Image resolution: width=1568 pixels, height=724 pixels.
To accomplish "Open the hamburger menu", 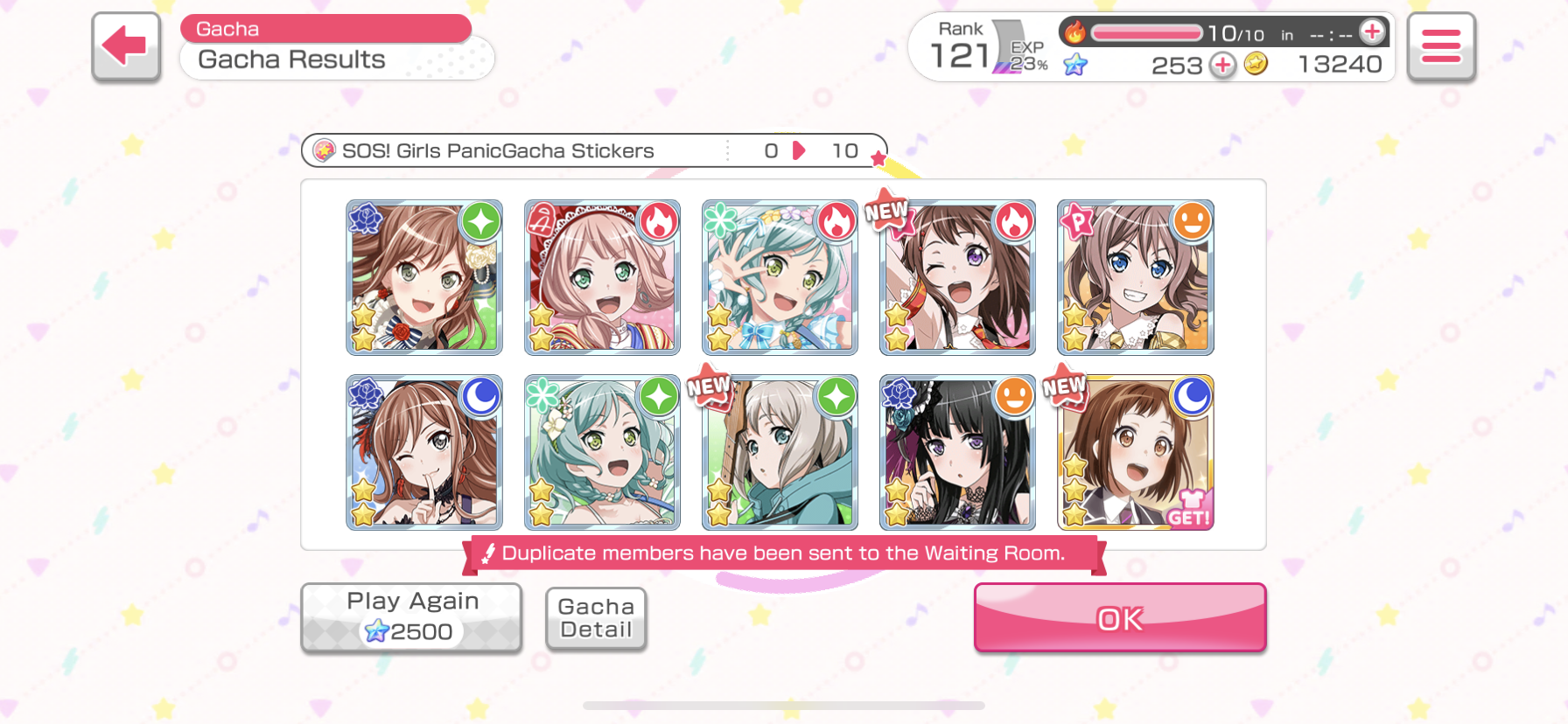I will (1440, 46).
